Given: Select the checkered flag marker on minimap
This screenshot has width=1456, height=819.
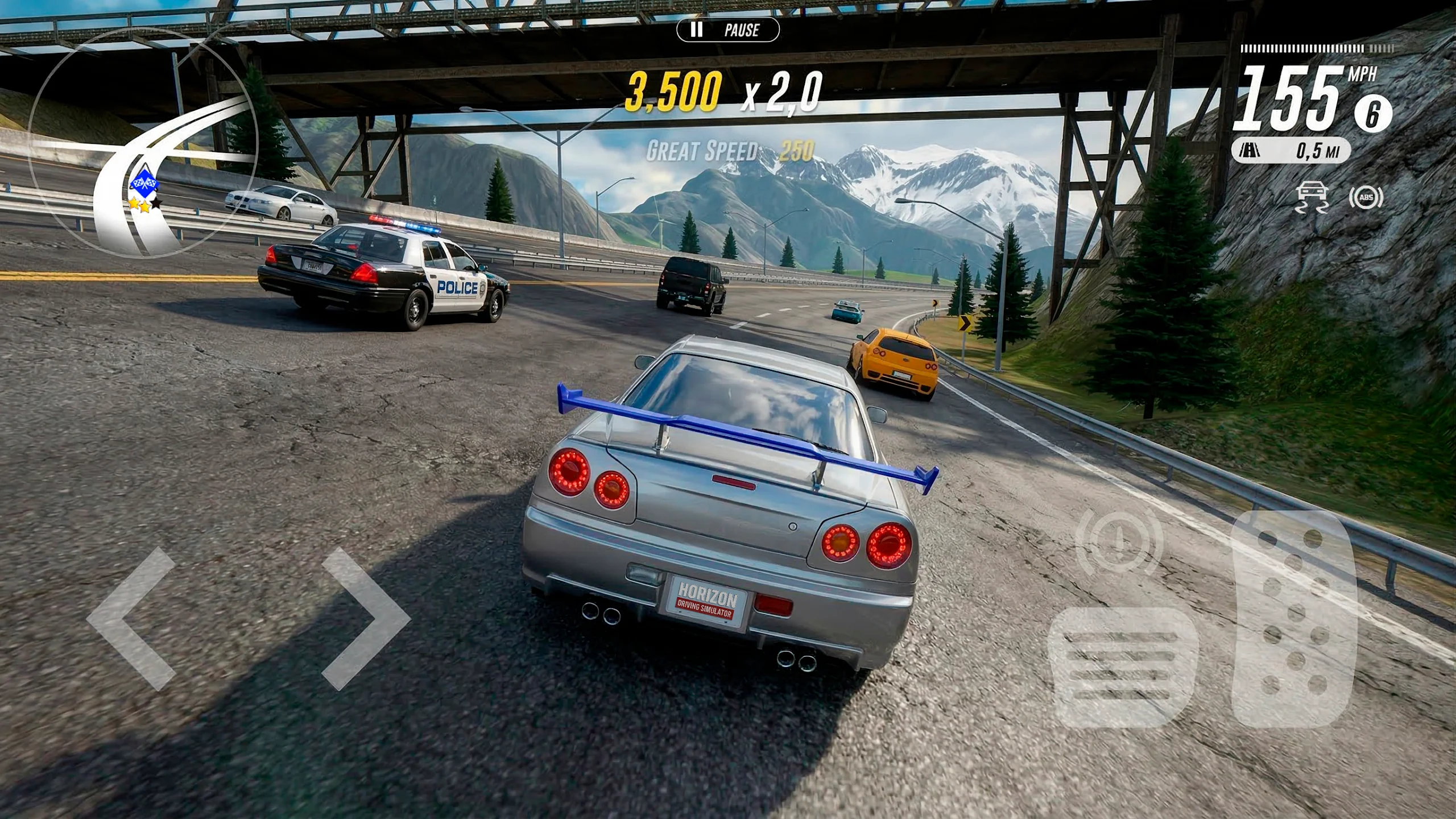Looking at the screenshot, I should (144, 182).
